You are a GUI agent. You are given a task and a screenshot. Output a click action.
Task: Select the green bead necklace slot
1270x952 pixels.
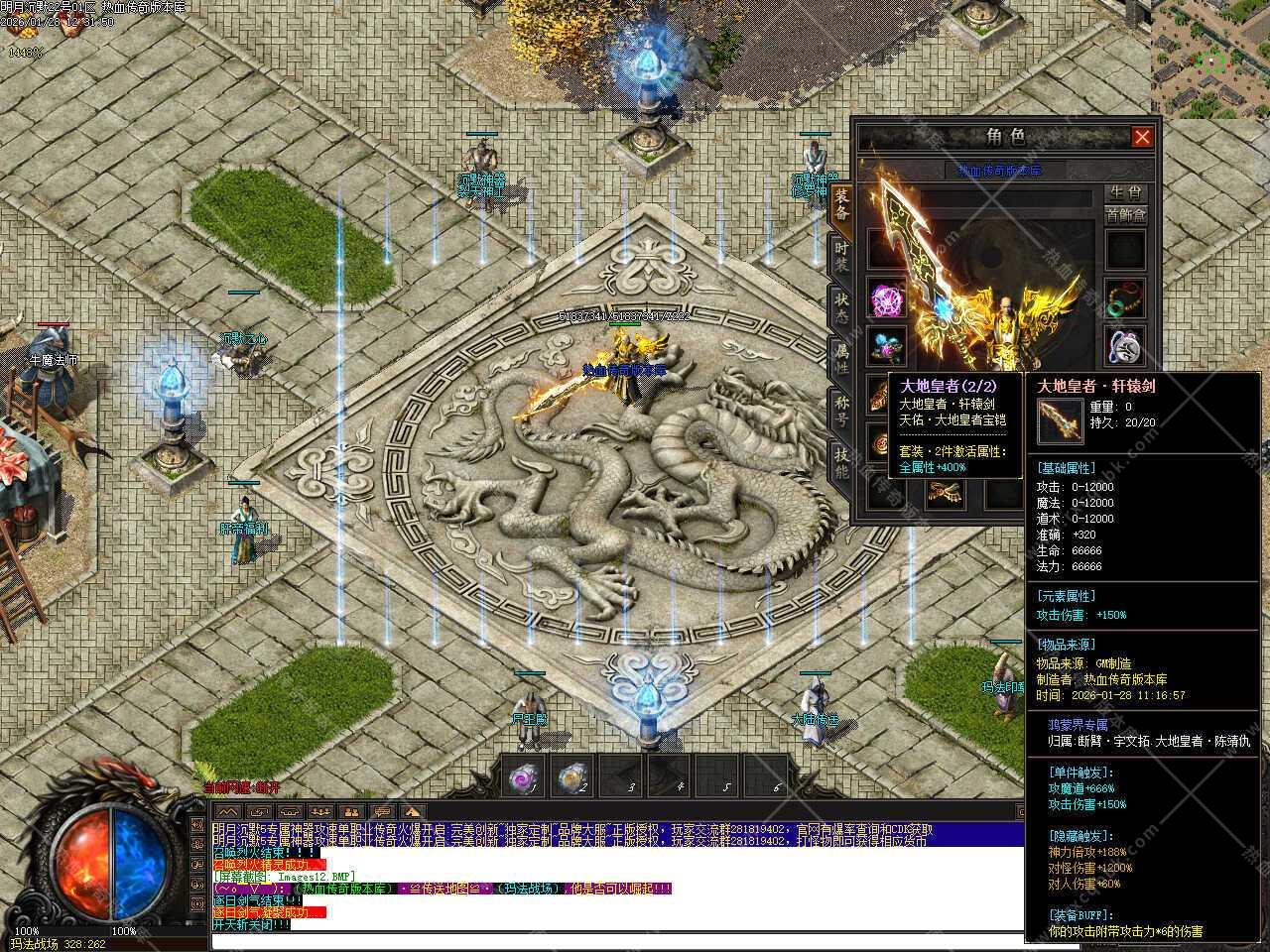[1126, 297]
